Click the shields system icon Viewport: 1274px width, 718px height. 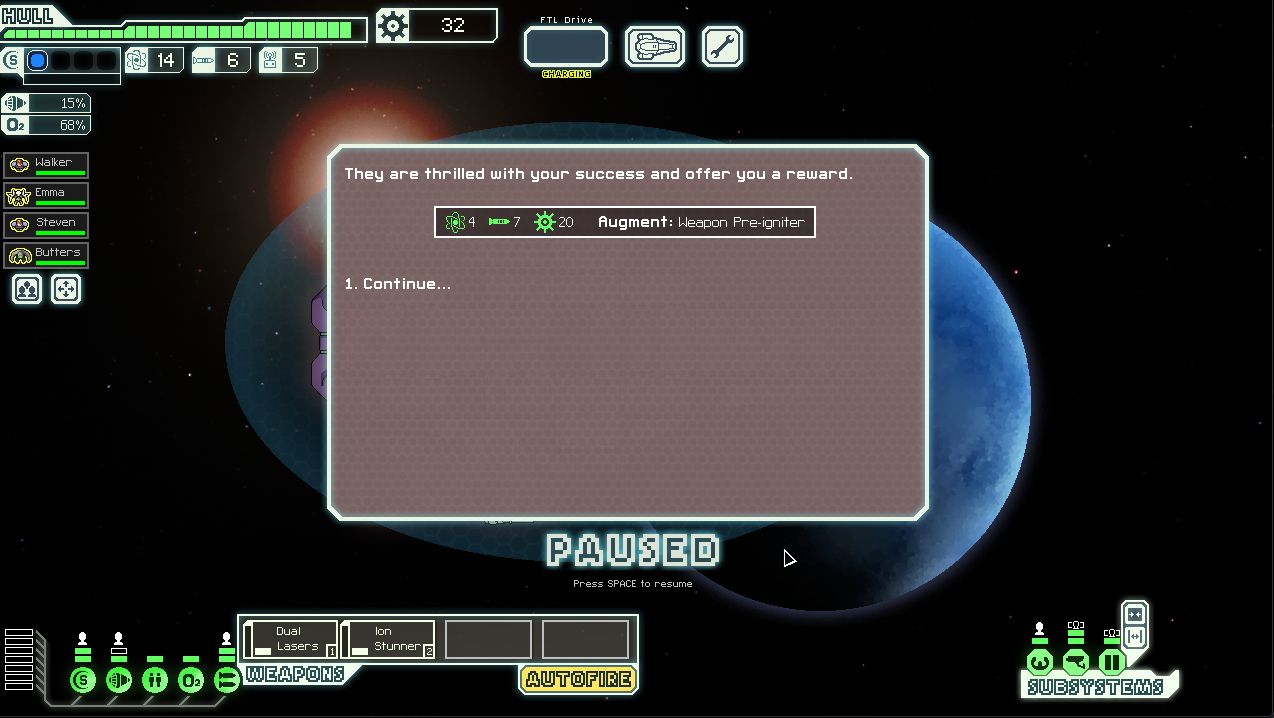83,681
